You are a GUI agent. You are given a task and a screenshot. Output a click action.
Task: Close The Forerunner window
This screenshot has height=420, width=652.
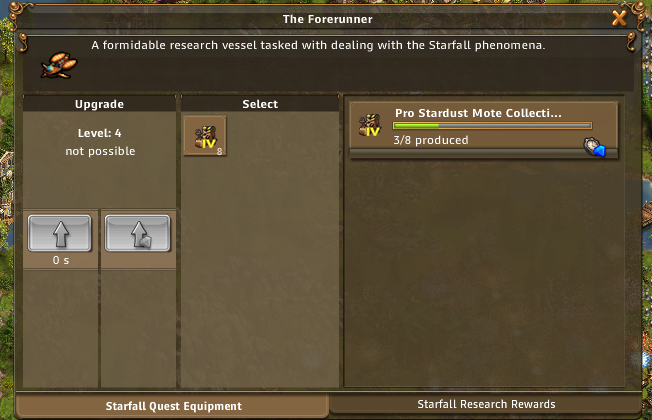point(620,18)
